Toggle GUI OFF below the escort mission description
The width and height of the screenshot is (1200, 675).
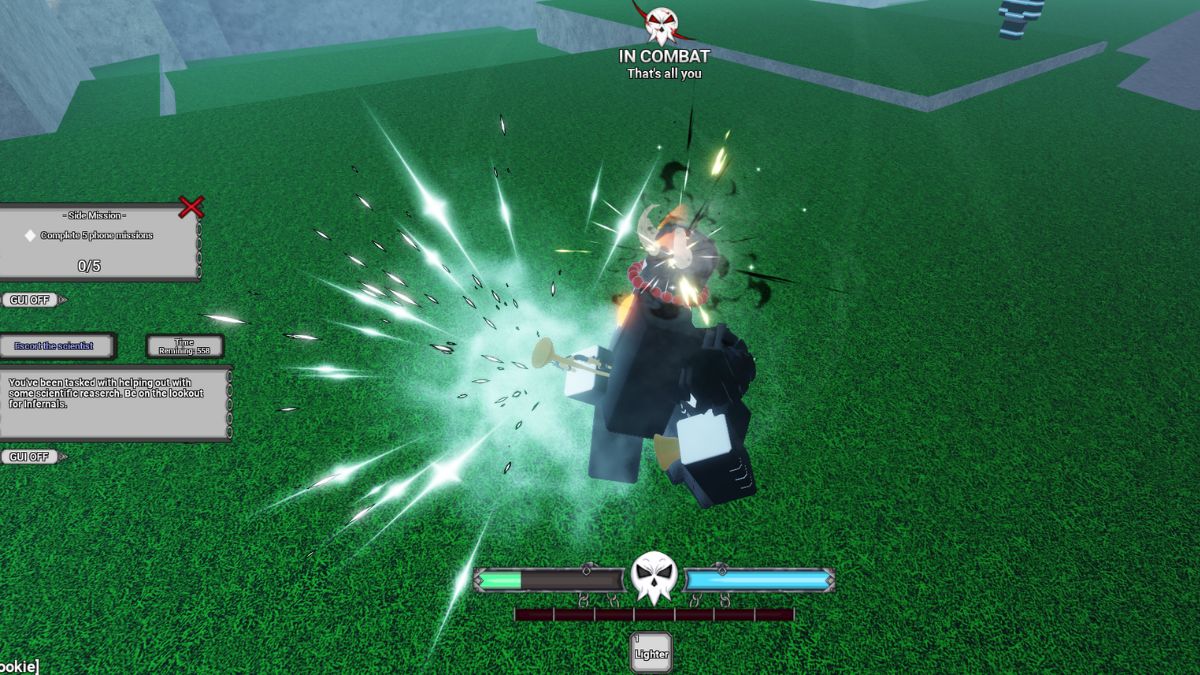[29, 457]
